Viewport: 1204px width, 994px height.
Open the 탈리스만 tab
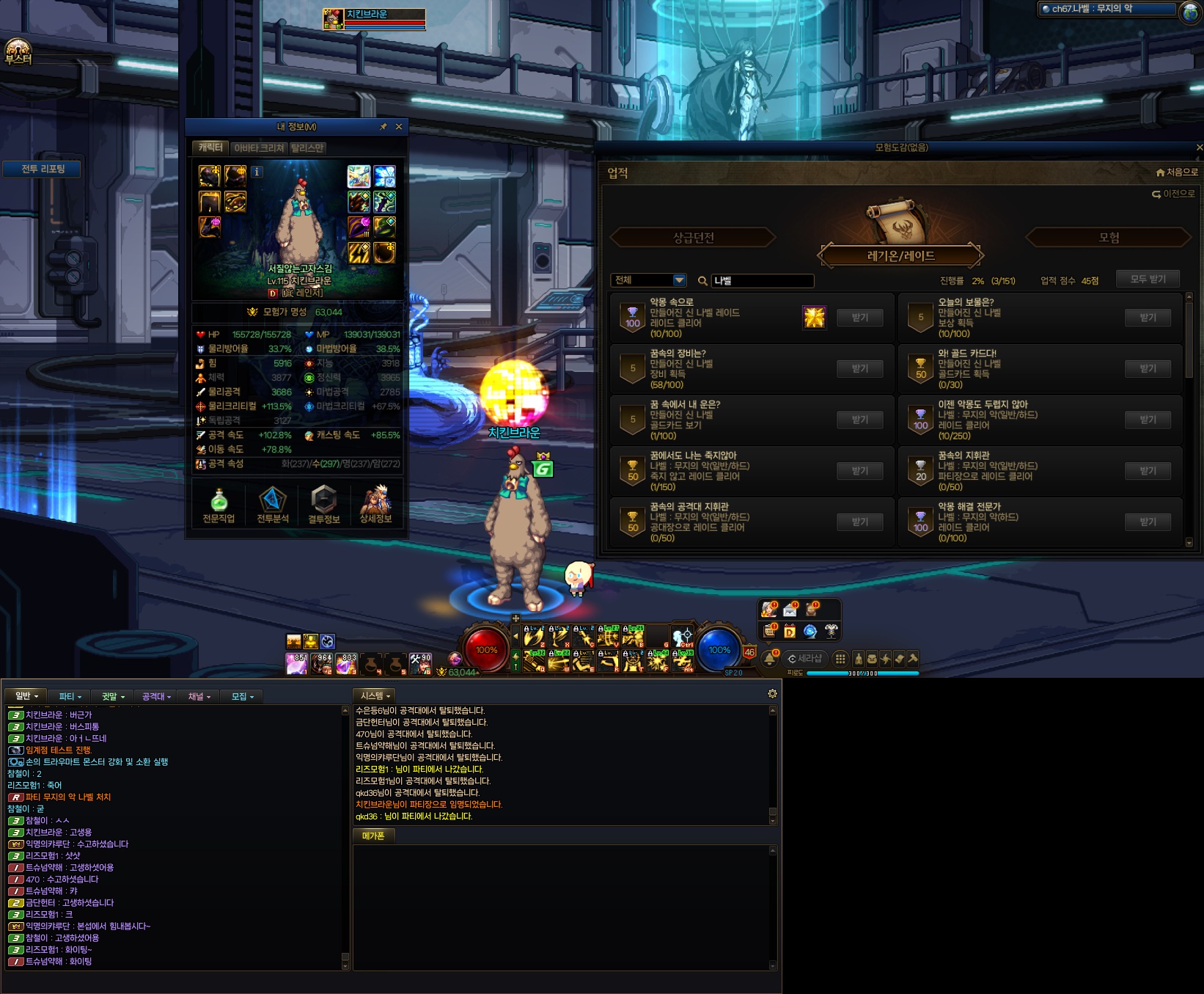point(307,148)
